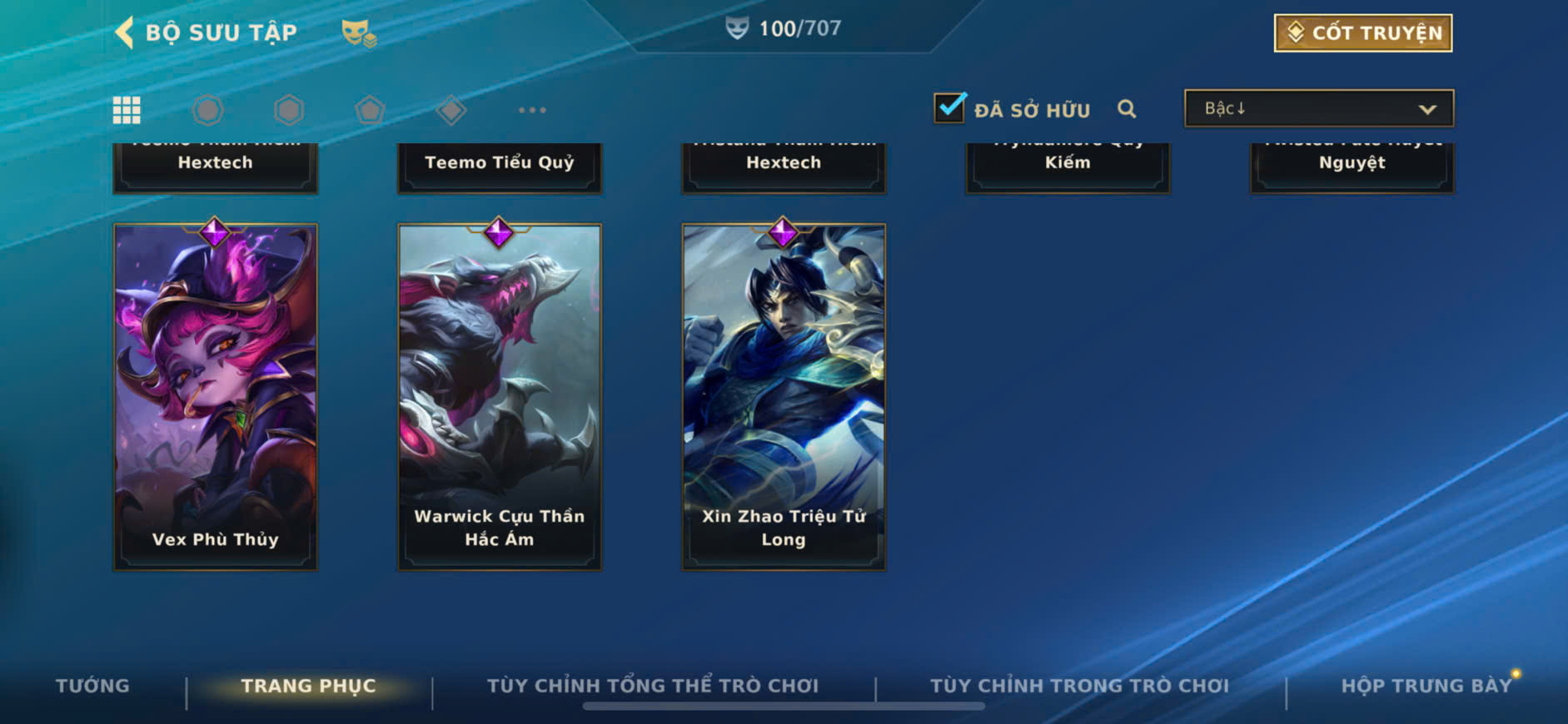Open the Cốt Truyện button

click(x=1362, y=33)
